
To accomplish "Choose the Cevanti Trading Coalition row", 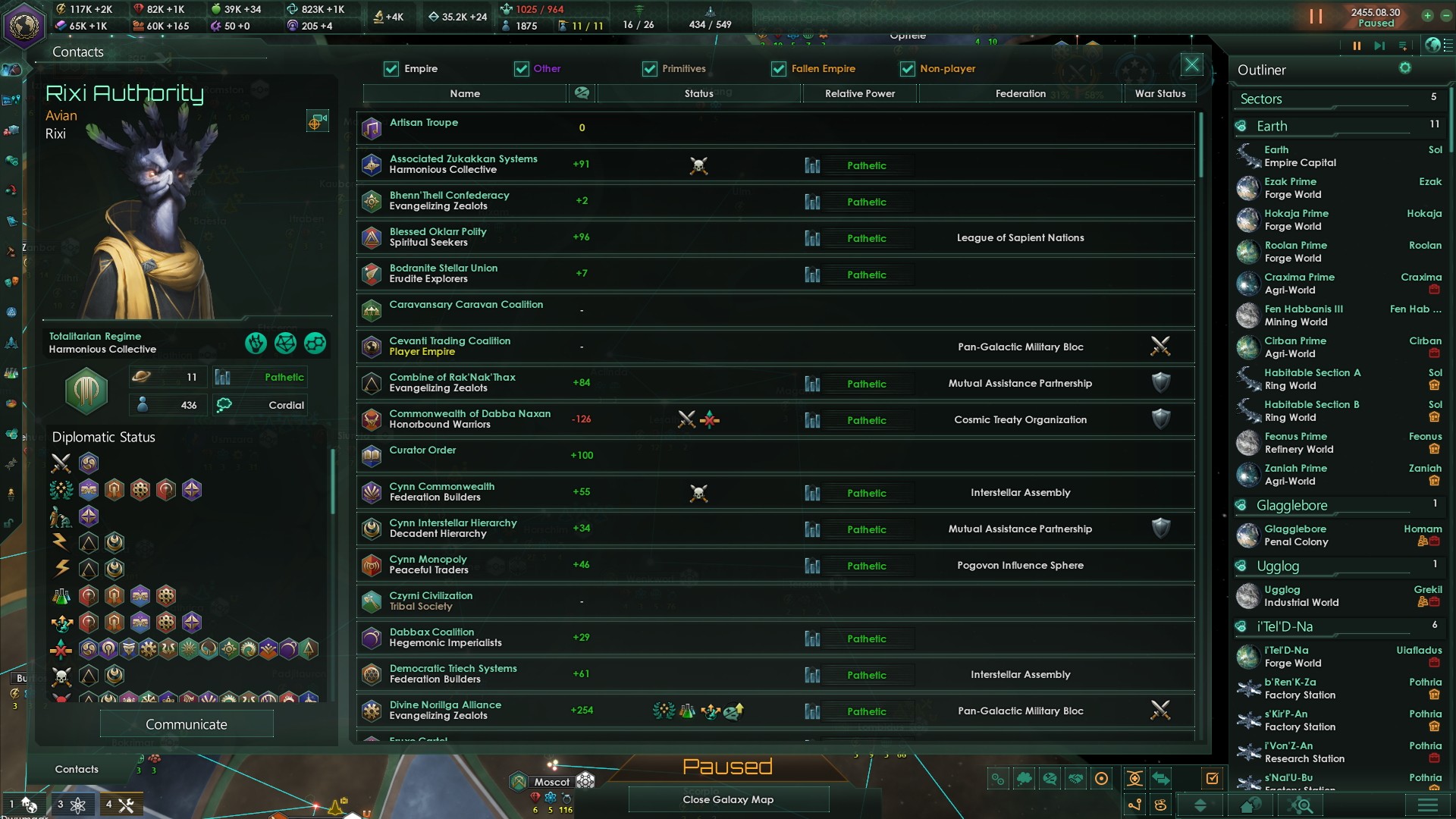I will [775, 347].
